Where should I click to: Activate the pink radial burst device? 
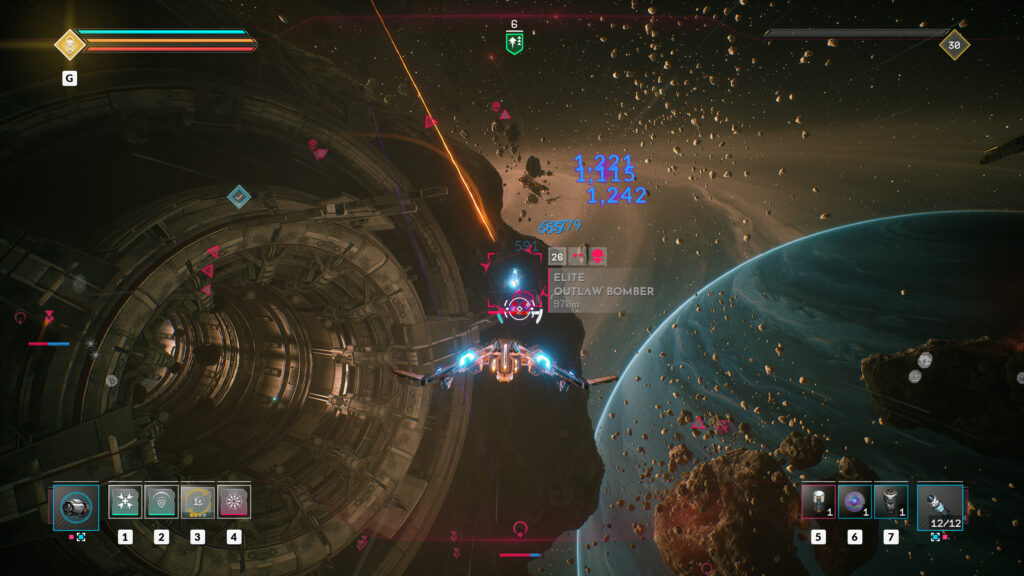(234, 502)
